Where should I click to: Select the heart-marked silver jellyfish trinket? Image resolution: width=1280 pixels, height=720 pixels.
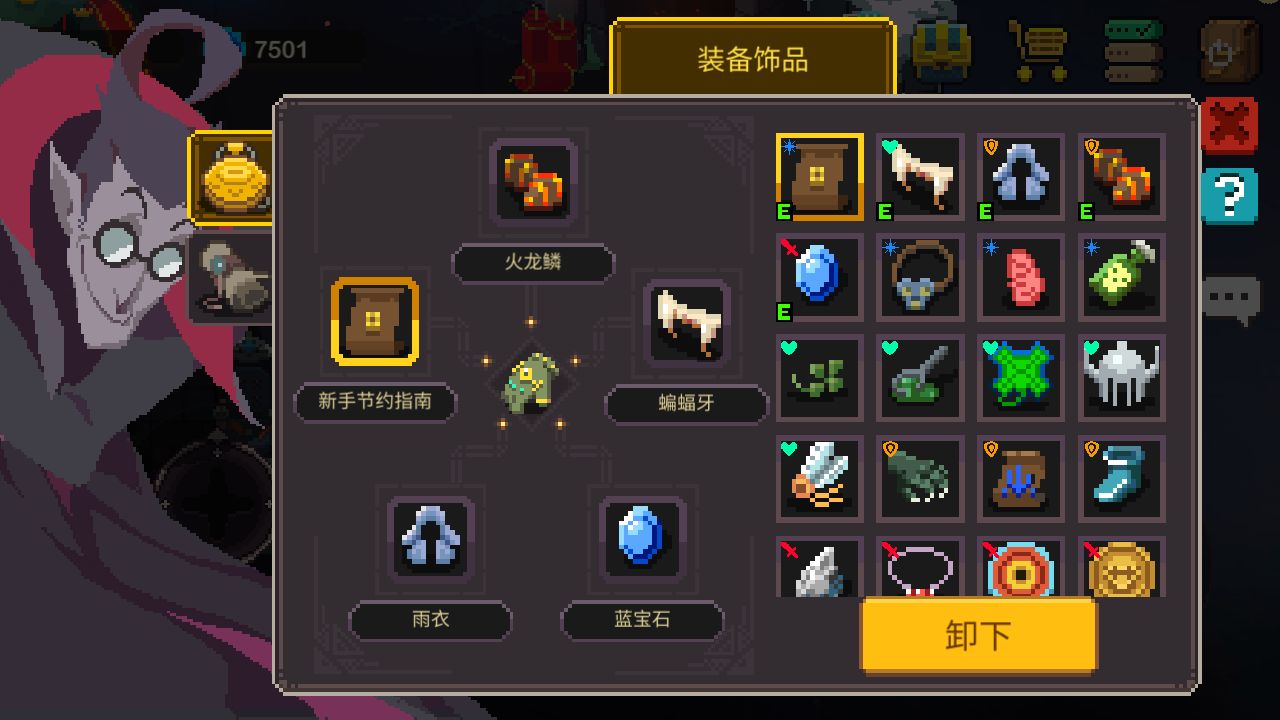pos(1121,378)
